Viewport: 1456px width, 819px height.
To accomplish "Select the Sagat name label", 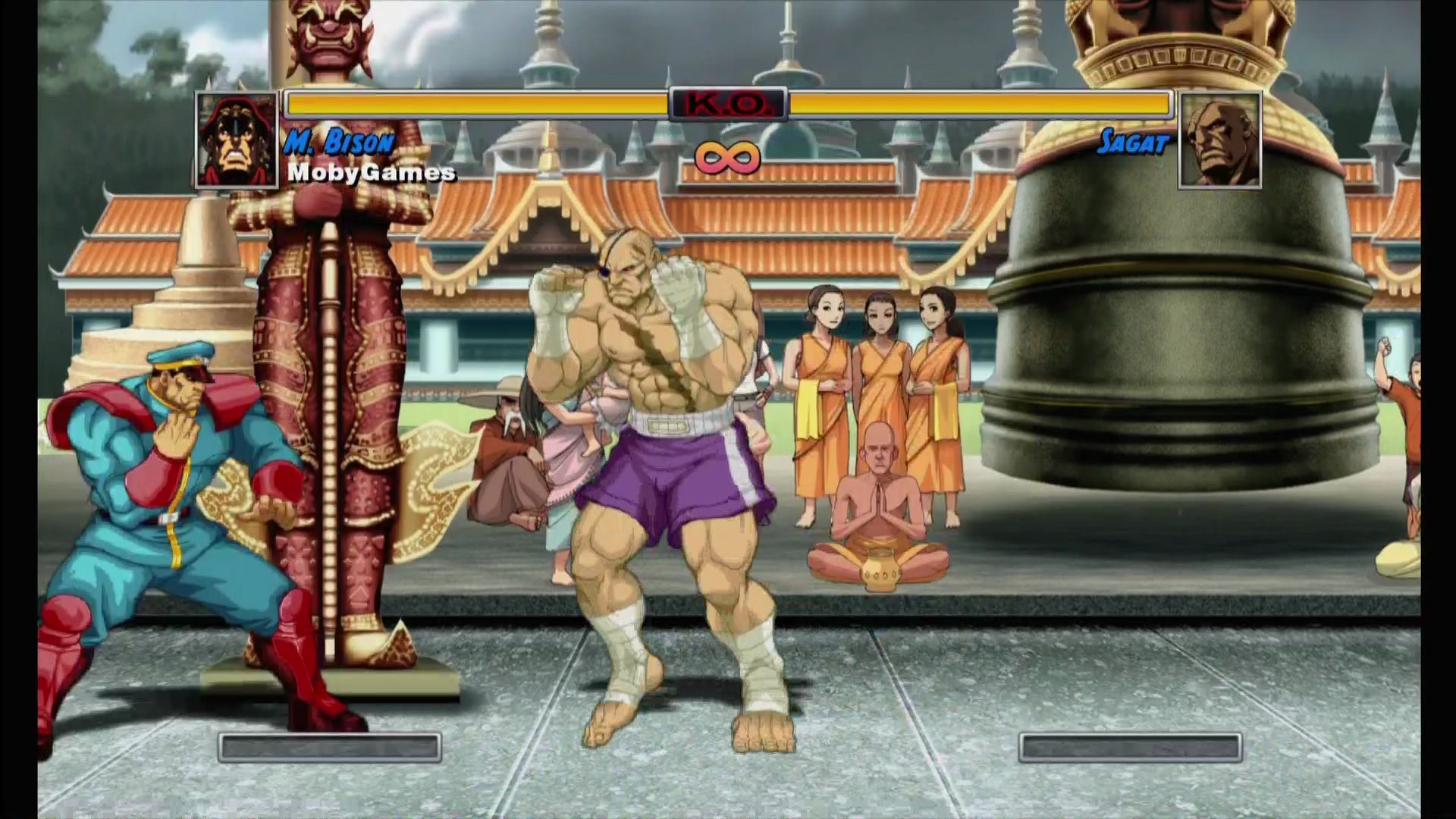I will point(1132,140).
